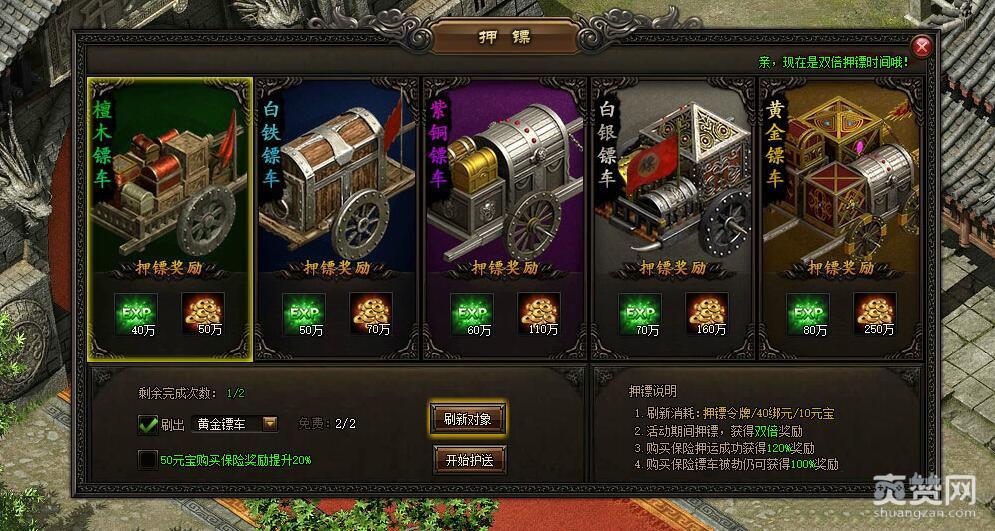Image resolution: width=995 pixels, height=531 pixels.
Task: Enable the 50元宝 insurance purchase checkbox
Action: 148,459
